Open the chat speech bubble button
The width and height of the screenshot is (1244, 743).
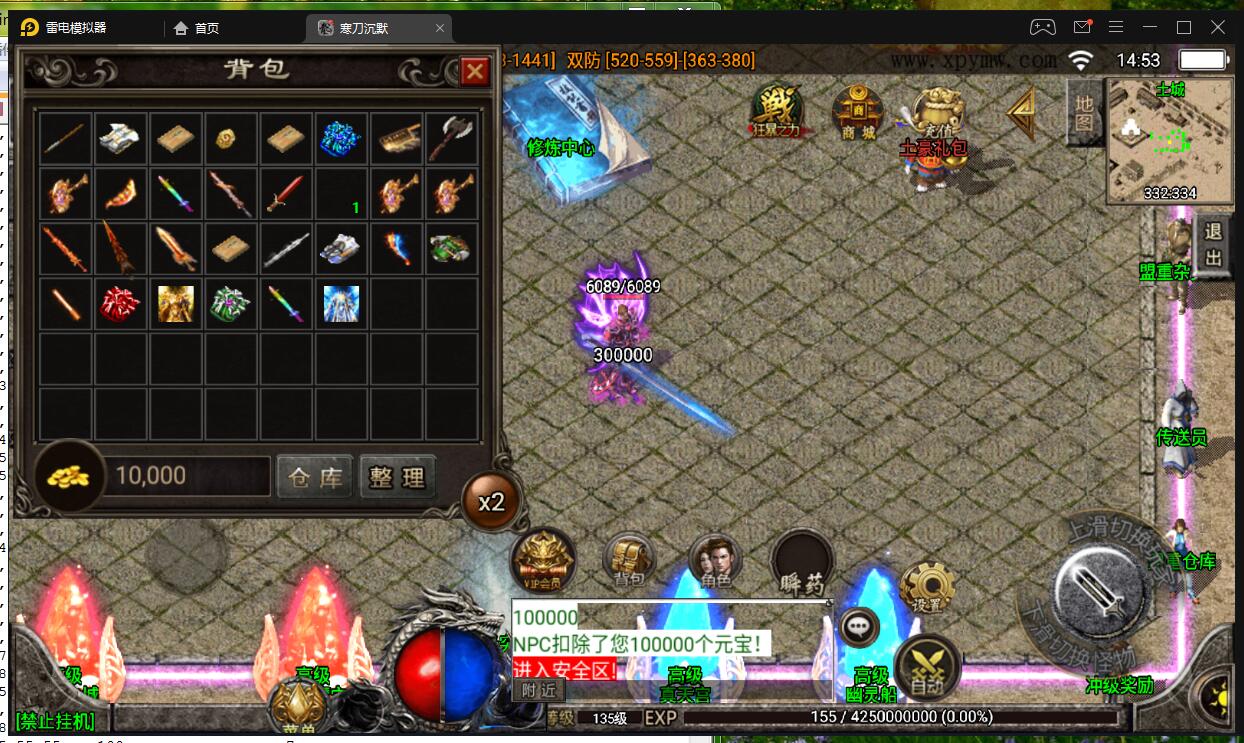858,627
